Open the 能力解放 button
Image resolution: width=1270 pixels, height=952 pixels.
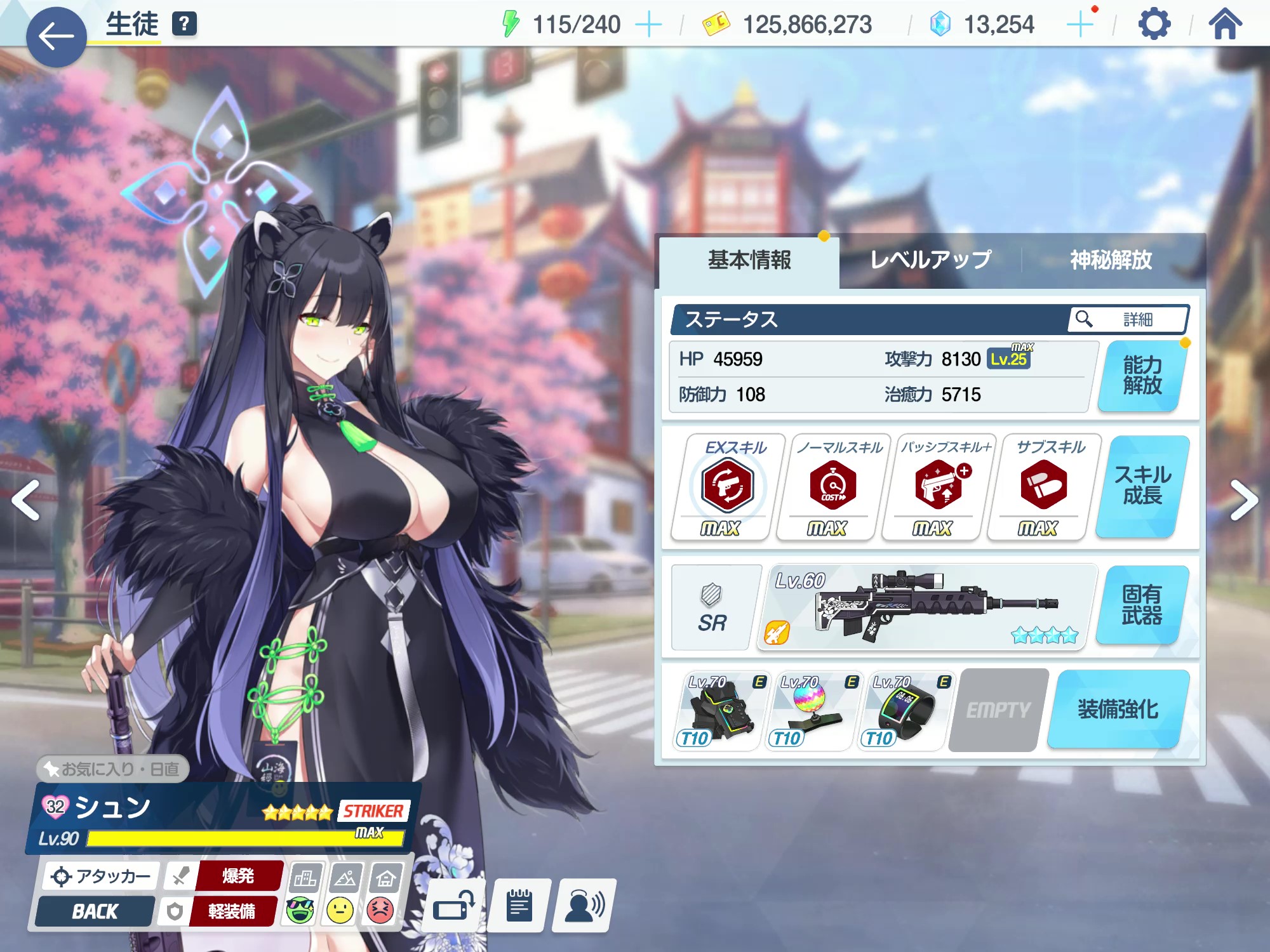pyautogui.click(x=1142, y=376)
